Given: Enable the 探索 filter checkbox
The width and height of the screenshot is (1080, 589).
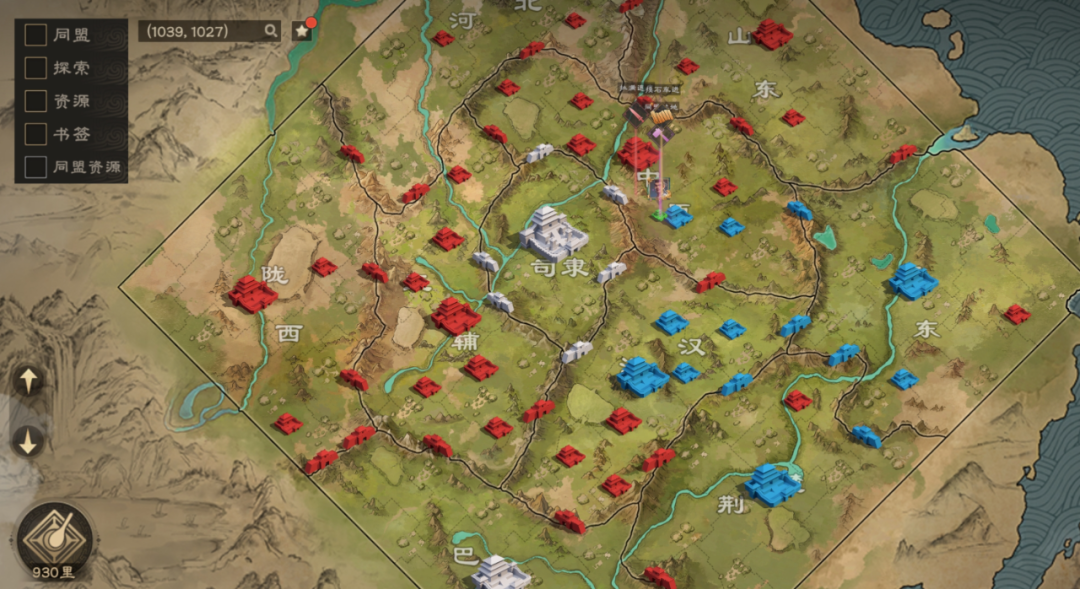Looking at the screenshot, I should point(36,68).
